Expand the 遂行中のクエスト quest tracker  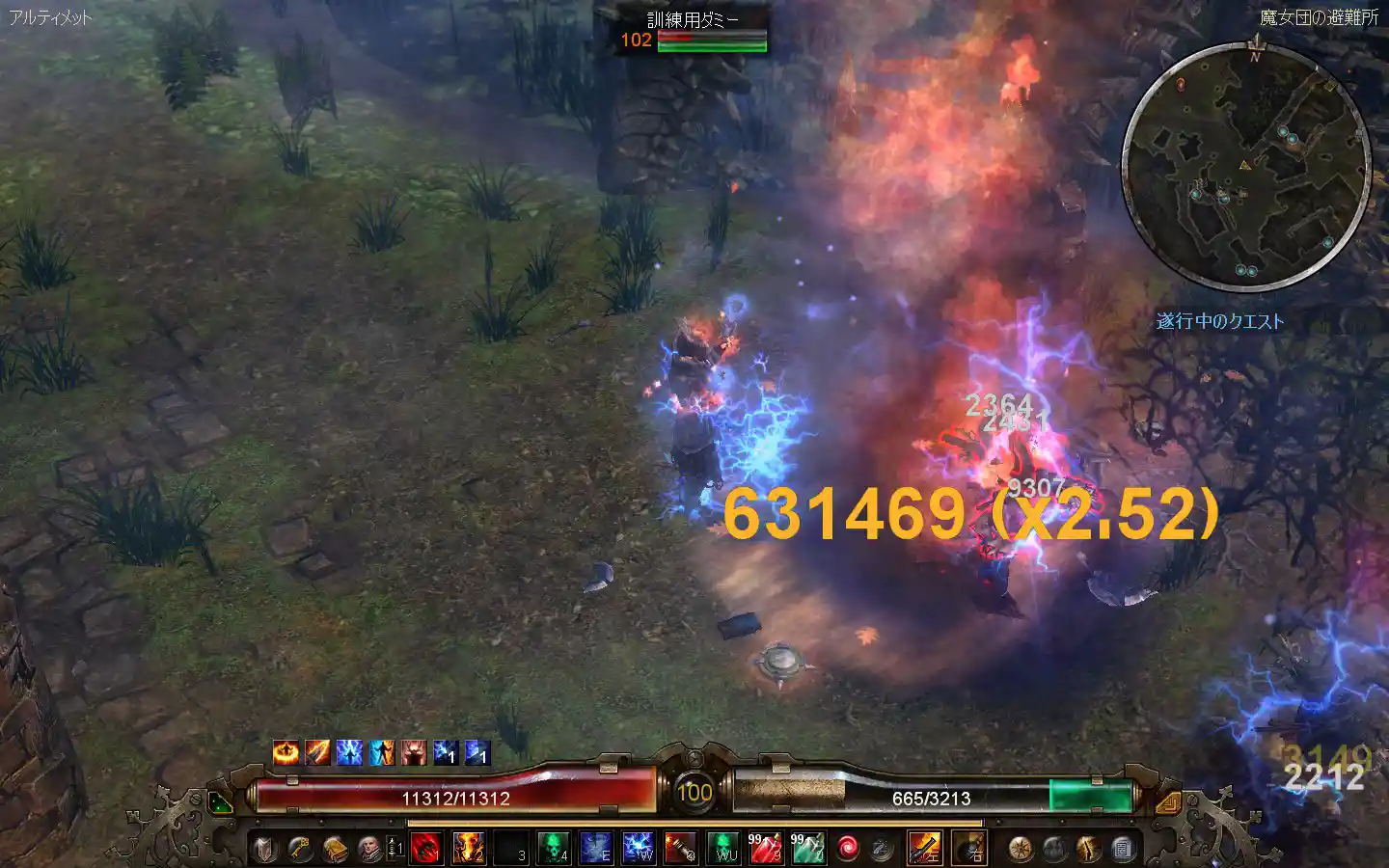(x=1220, y=321)
